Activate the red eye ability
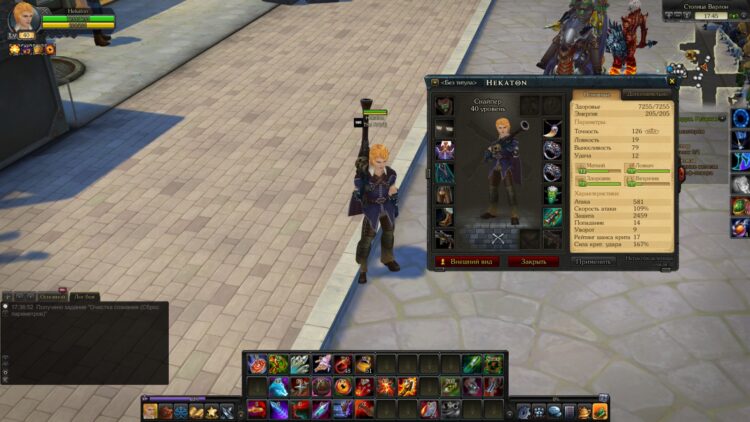 pos(343,386)
